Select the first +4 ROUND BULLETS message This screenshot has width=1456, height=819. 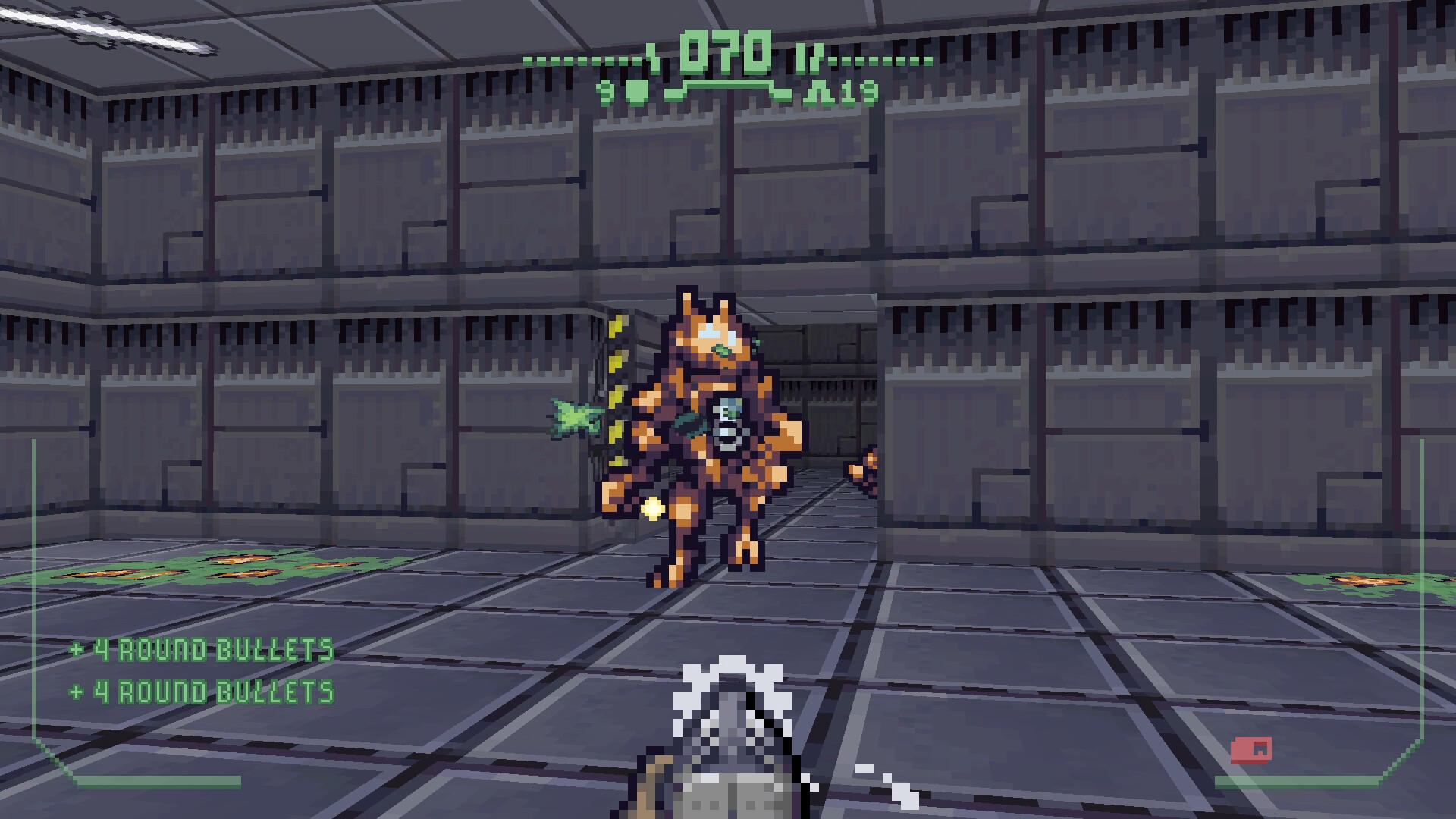(201, 648)
